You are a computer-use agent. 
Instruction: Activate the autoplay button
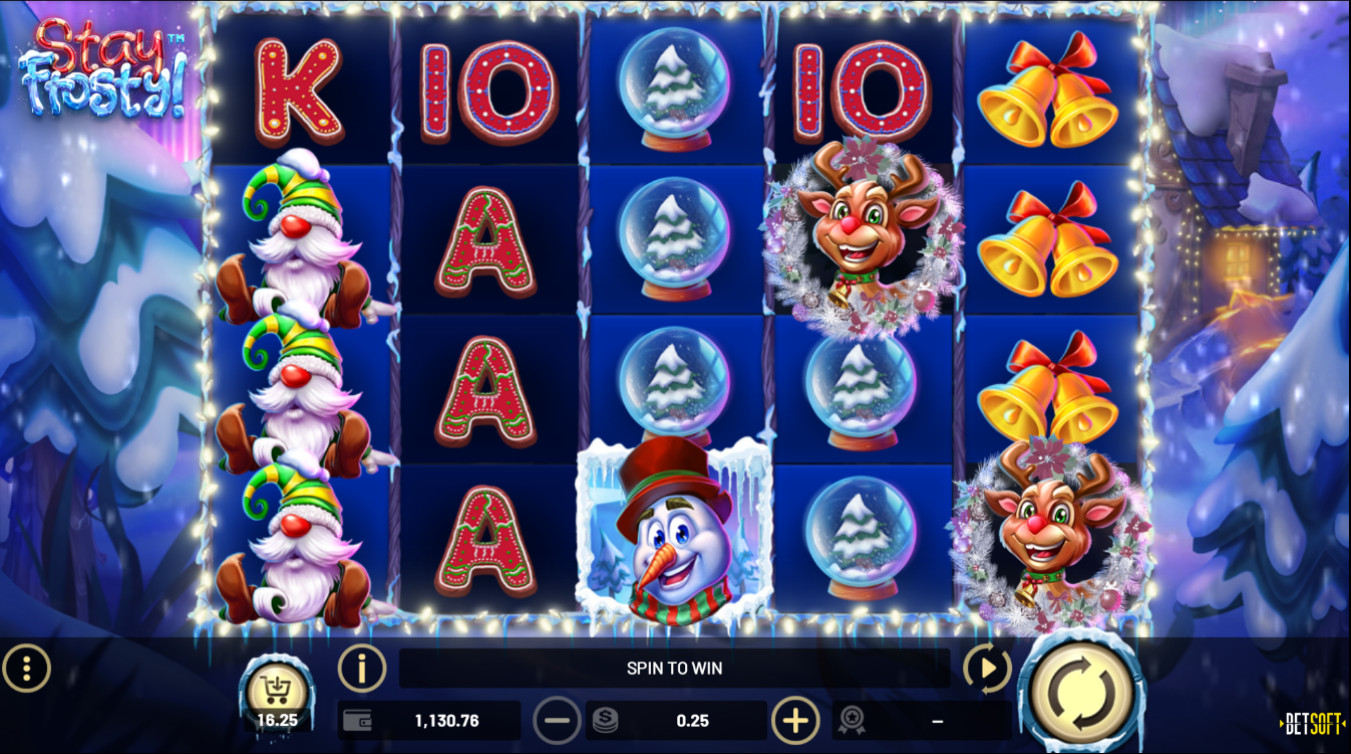coord(987,668)
